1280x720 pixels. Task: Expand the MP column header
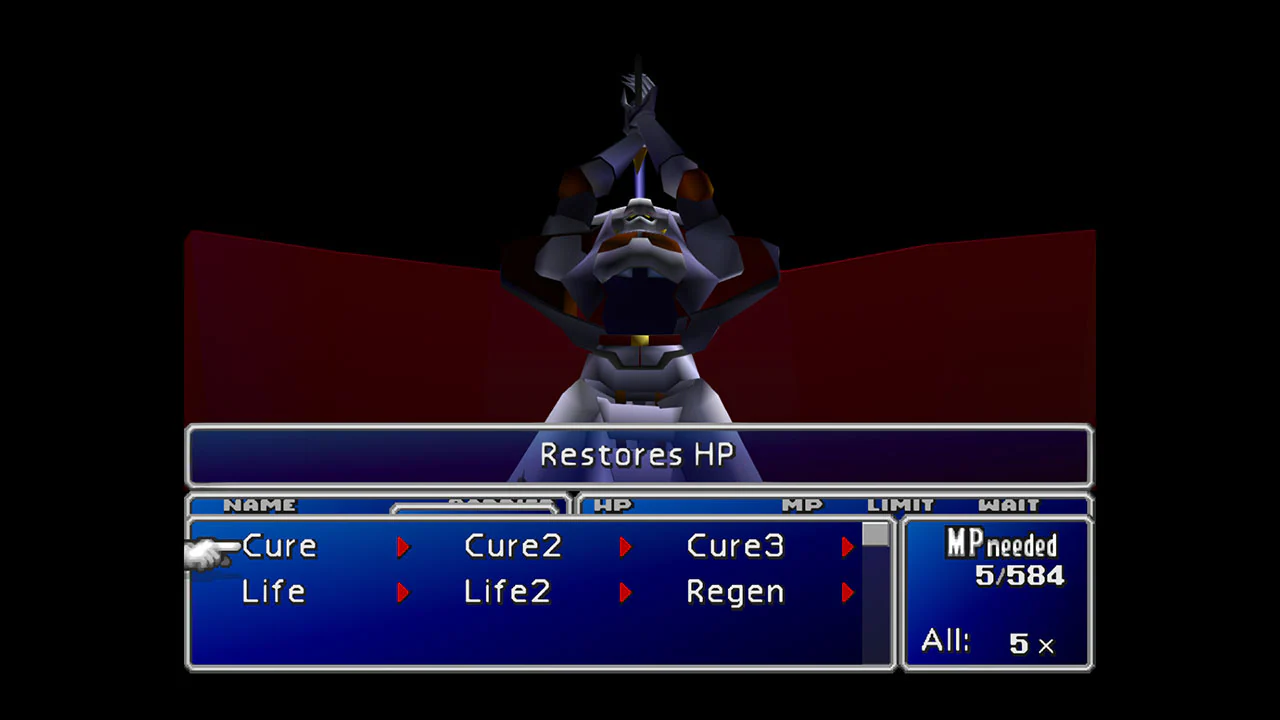point(803,505)
